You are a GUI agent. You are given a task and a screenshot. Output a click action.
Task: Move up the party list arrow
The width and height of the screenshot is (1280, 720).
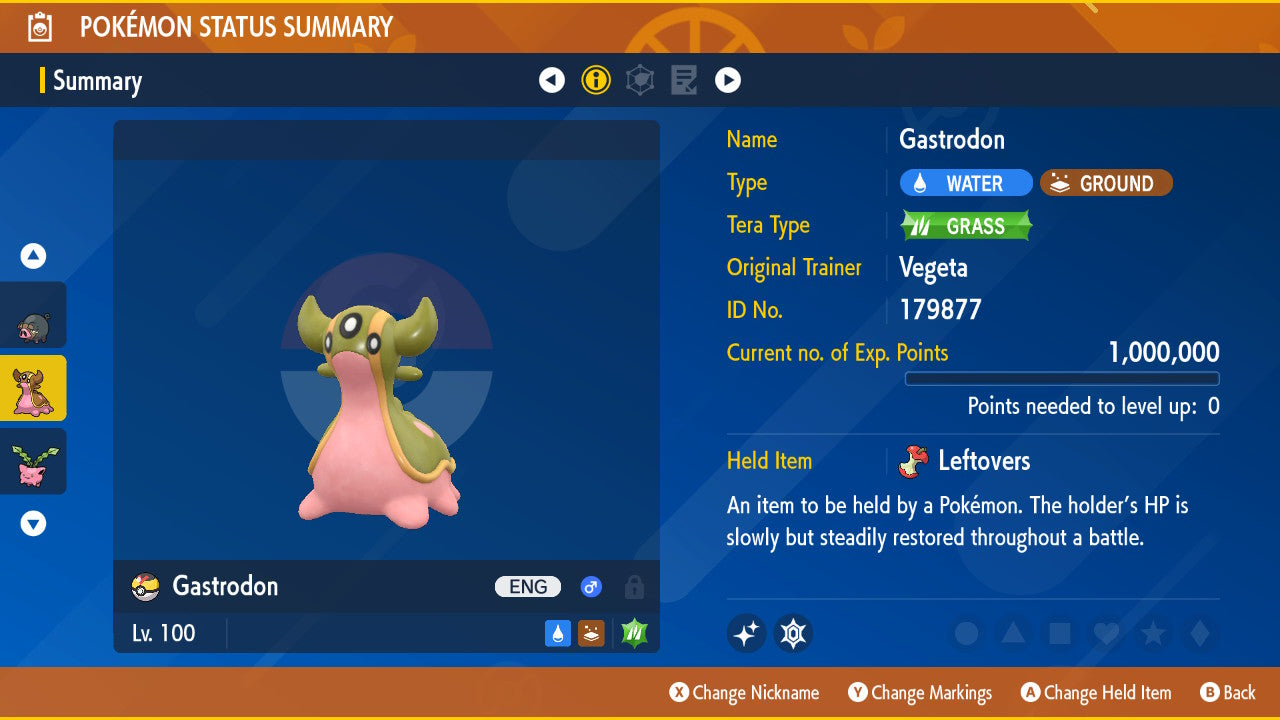[x=34, y=257]
